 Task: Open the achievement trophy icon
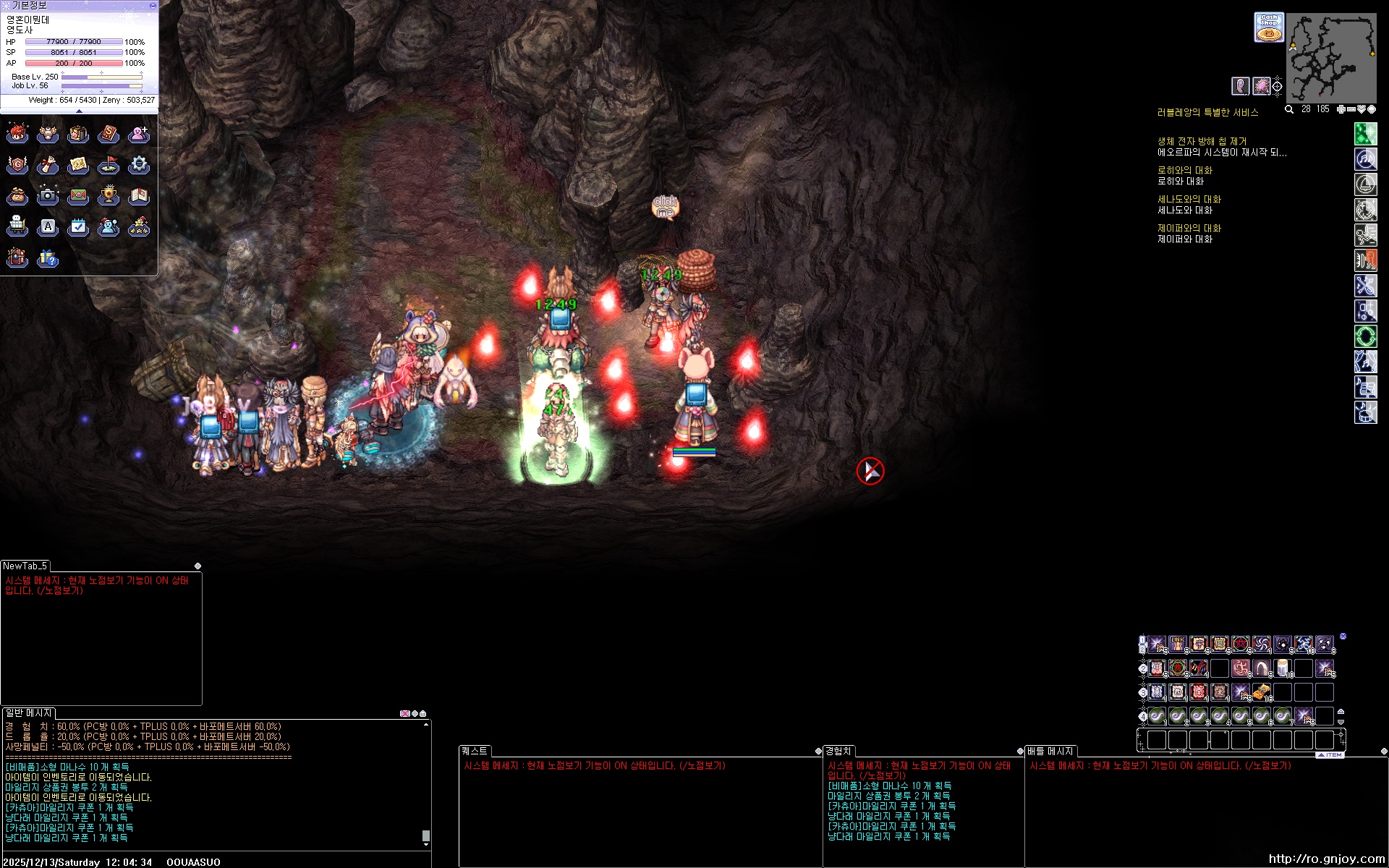(x=109, y=195)
